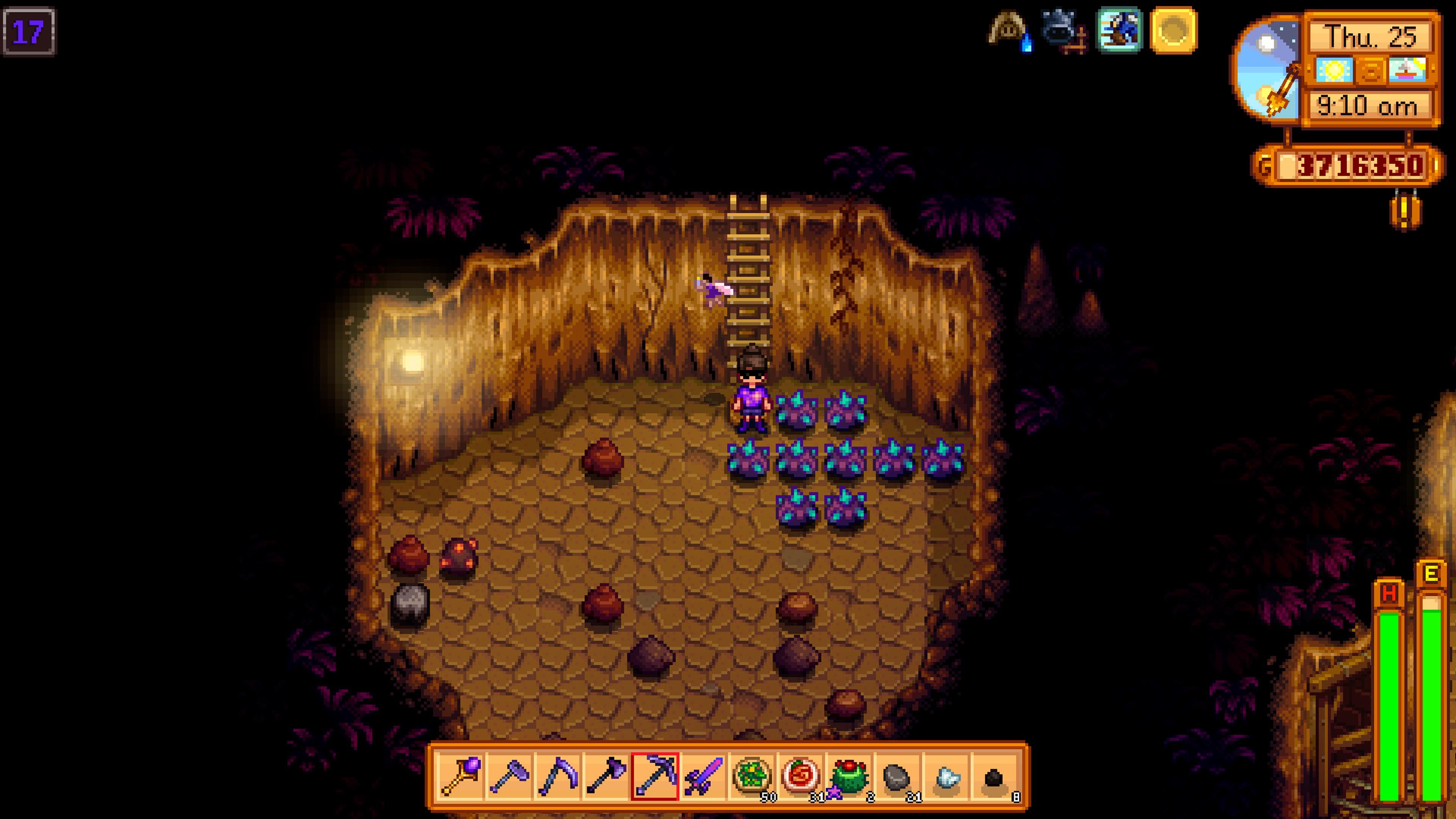Image resolution: width=1456 pixels, height=819 pixels.
Task: Select the coal stack of 8
Action: click(994, 777)
